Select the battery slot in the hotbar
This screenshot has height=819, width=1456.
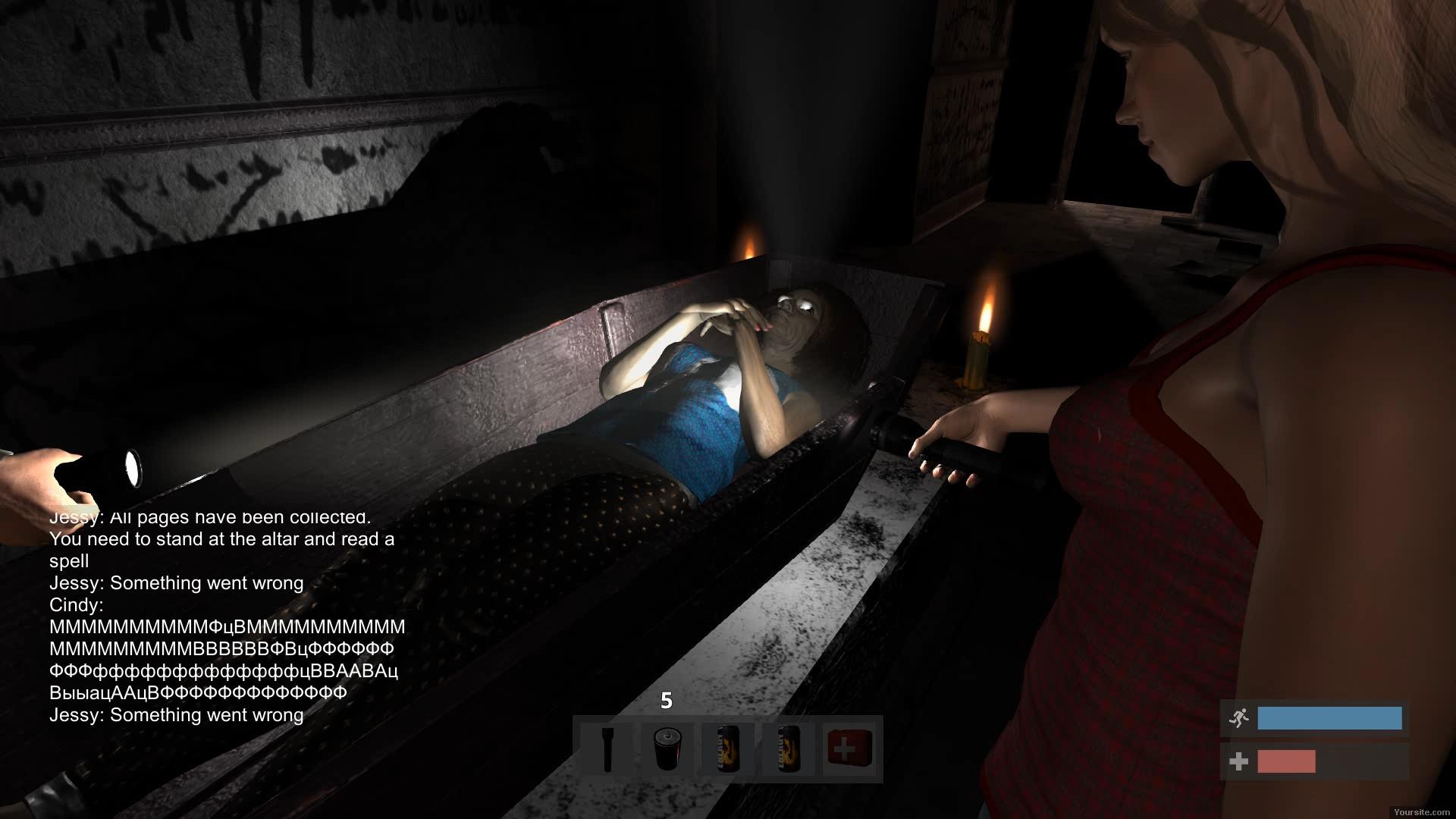(667, 749)
